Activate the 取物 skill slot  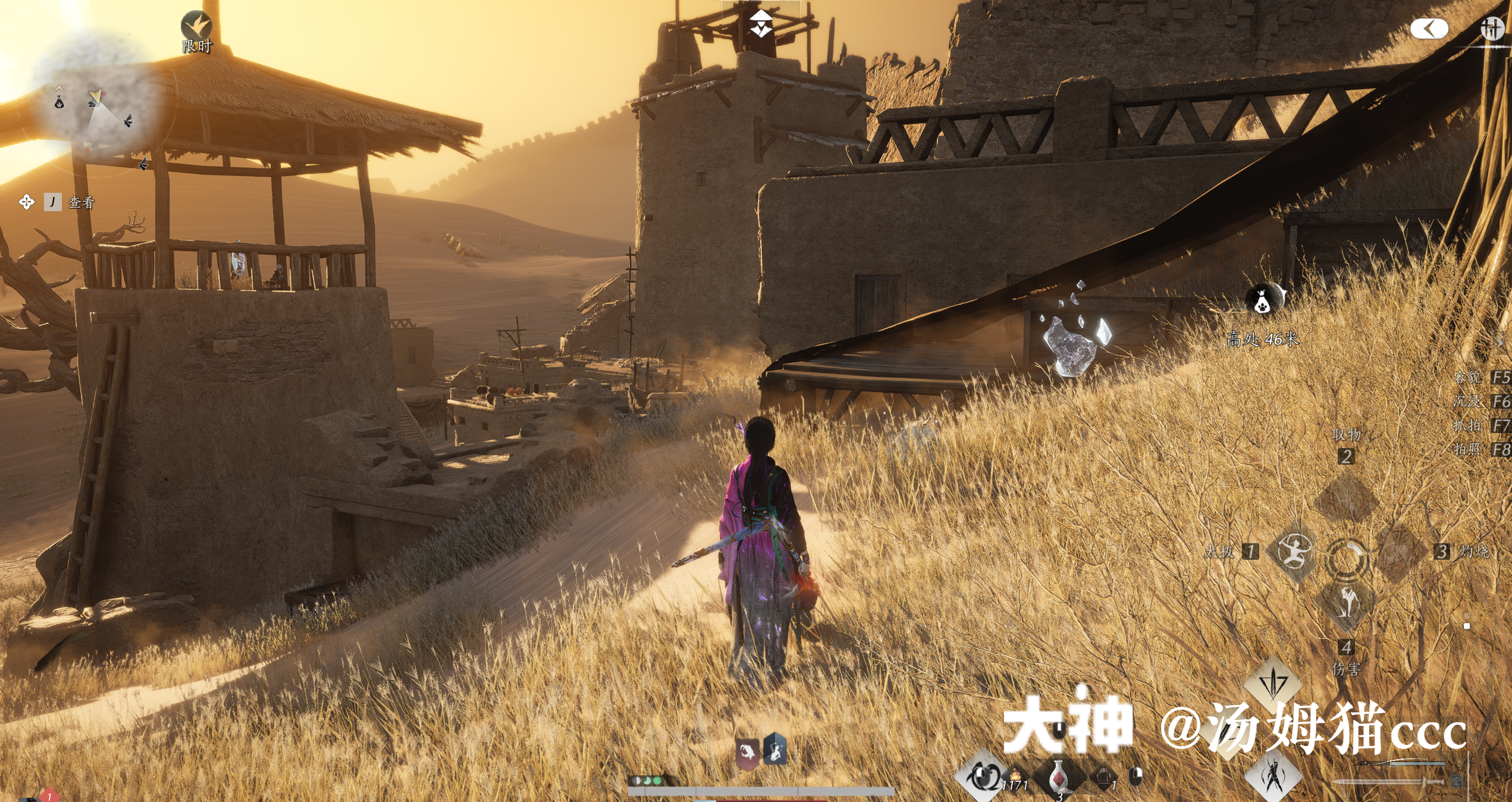[1347, 499]
